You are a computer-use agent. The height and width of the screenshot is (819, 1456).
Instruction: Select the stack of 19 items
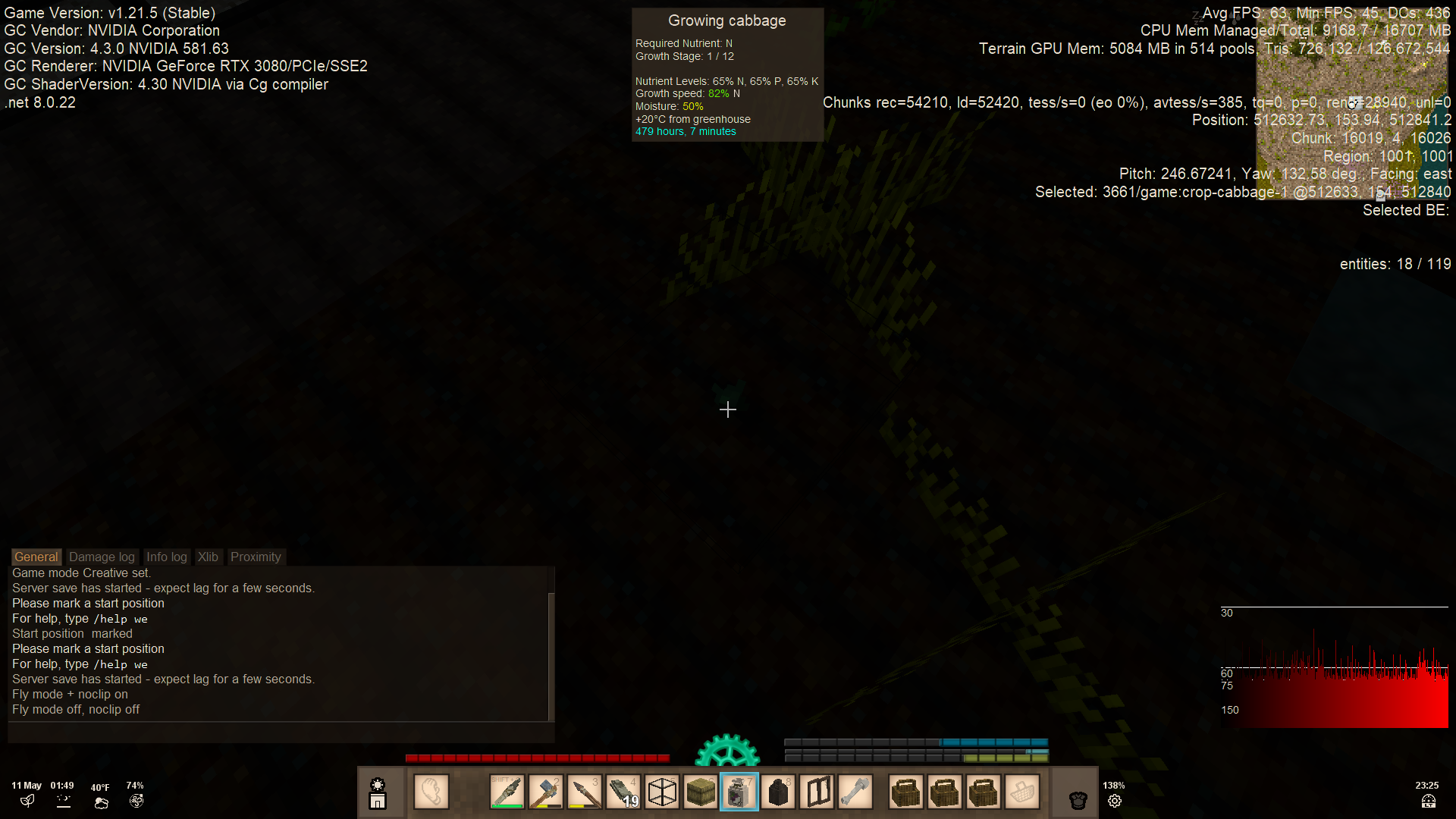click(x=623, y=792)
